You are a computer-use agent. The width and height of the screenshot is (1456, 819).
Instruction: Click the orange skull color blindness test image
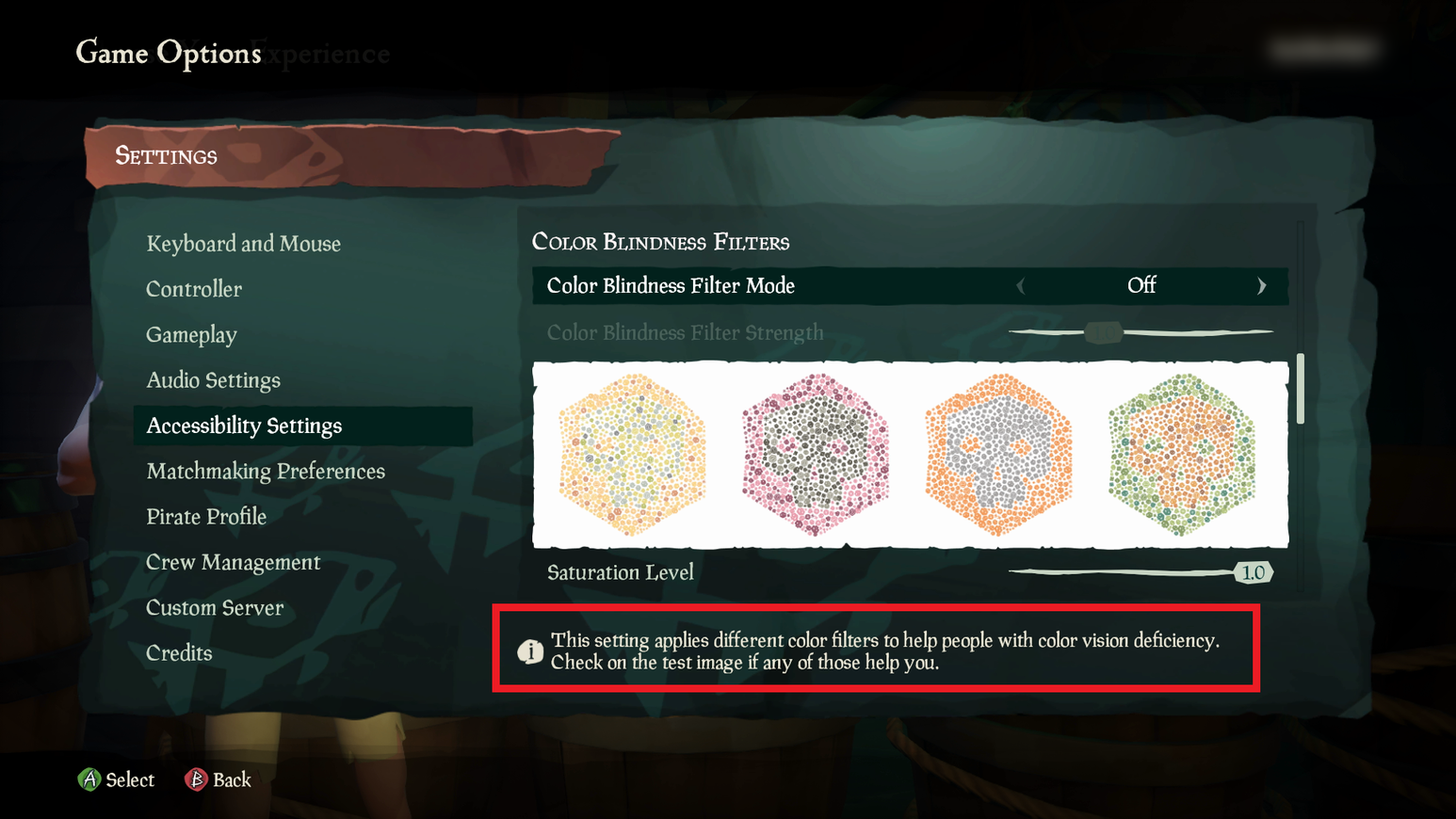[998, 455]
